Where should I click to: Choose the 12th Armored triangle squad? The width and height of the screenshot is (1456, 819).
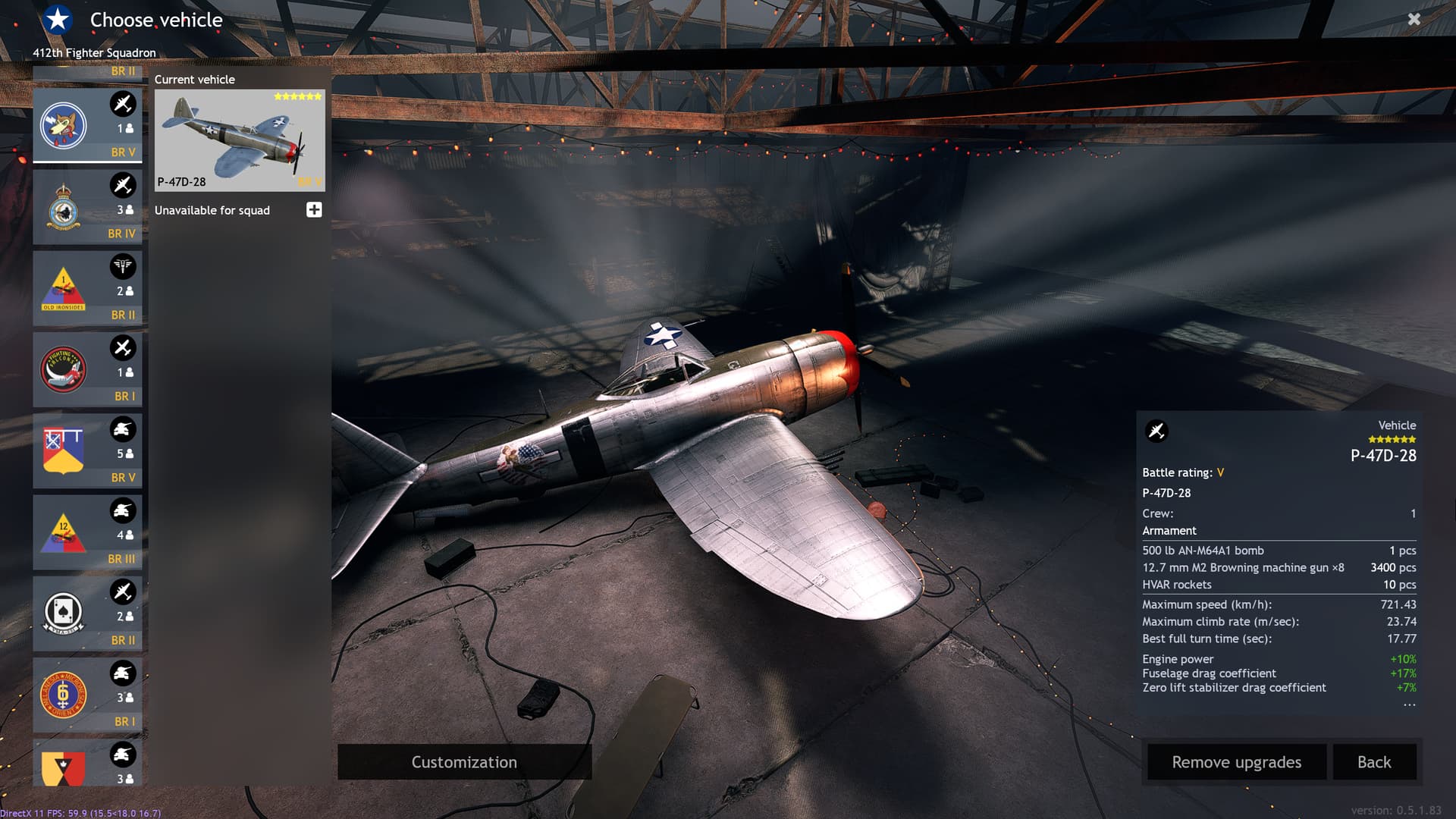point(87,532)
